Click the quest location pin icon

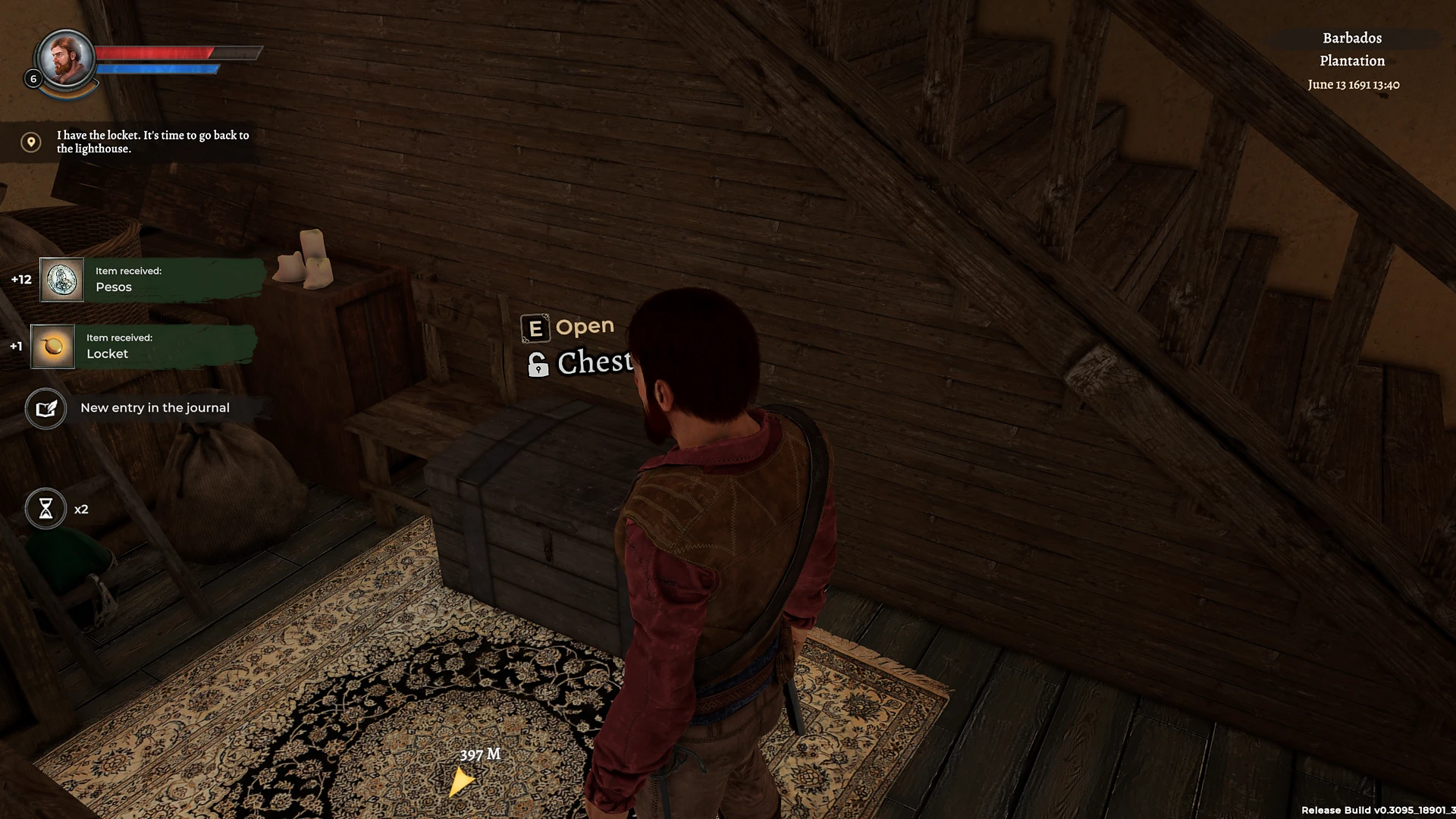pyautogui.click(x=30, y=142)
